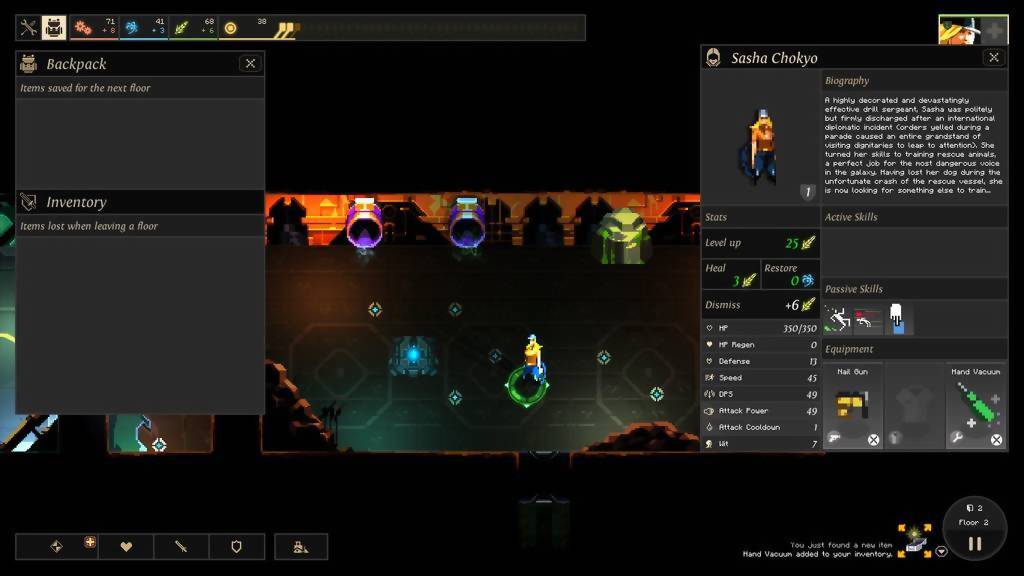Close Sasha Chokyo's character sheet
1024x576 pixels.
coord(993,58)
